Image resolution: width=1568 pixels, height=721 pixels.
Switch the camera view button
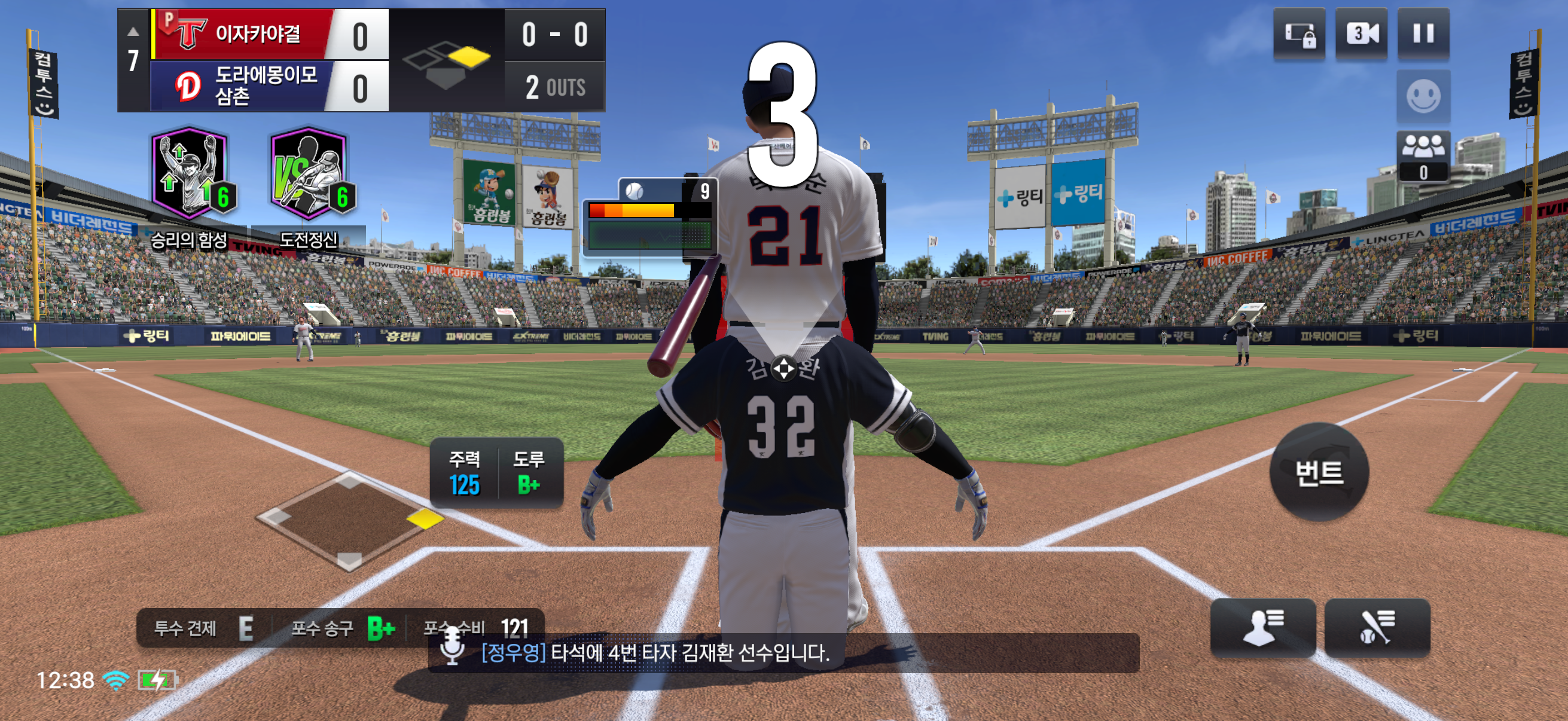click(x=1361, y=33)
